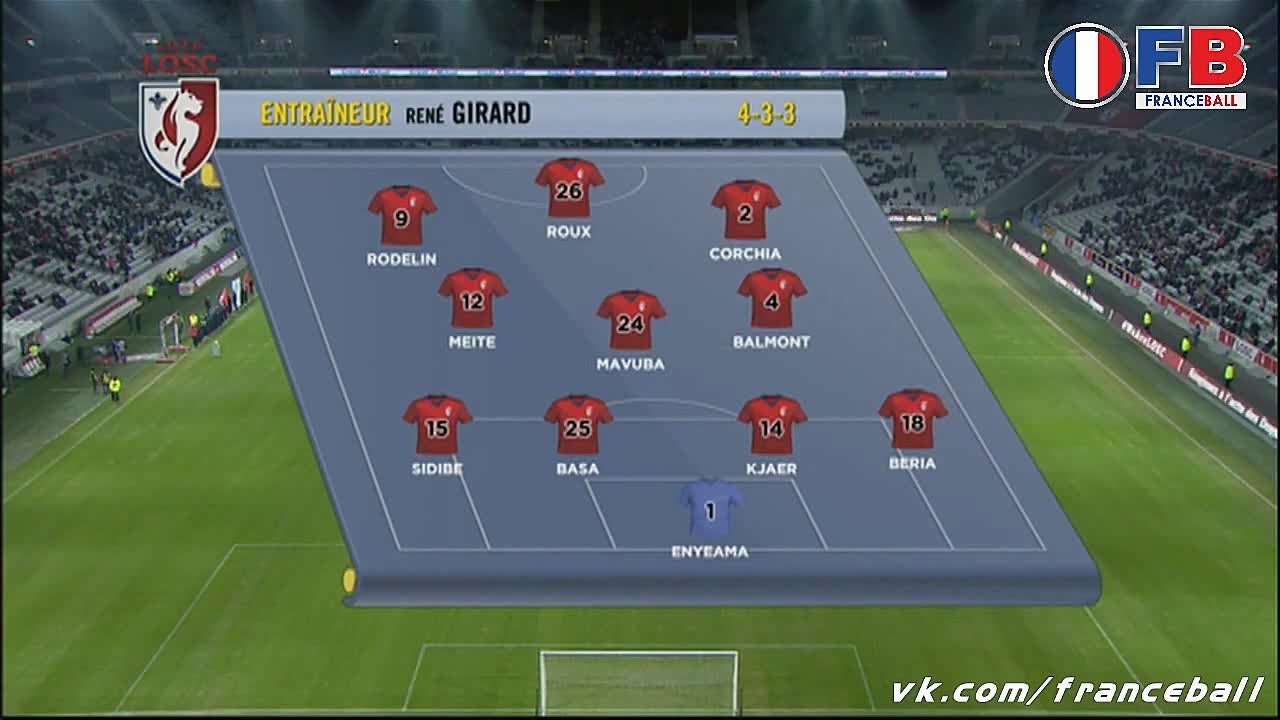This screenshot has height=720, width=1280.
Task: Select Kjaer's number 14 shirt
Action: pos(772,425)
